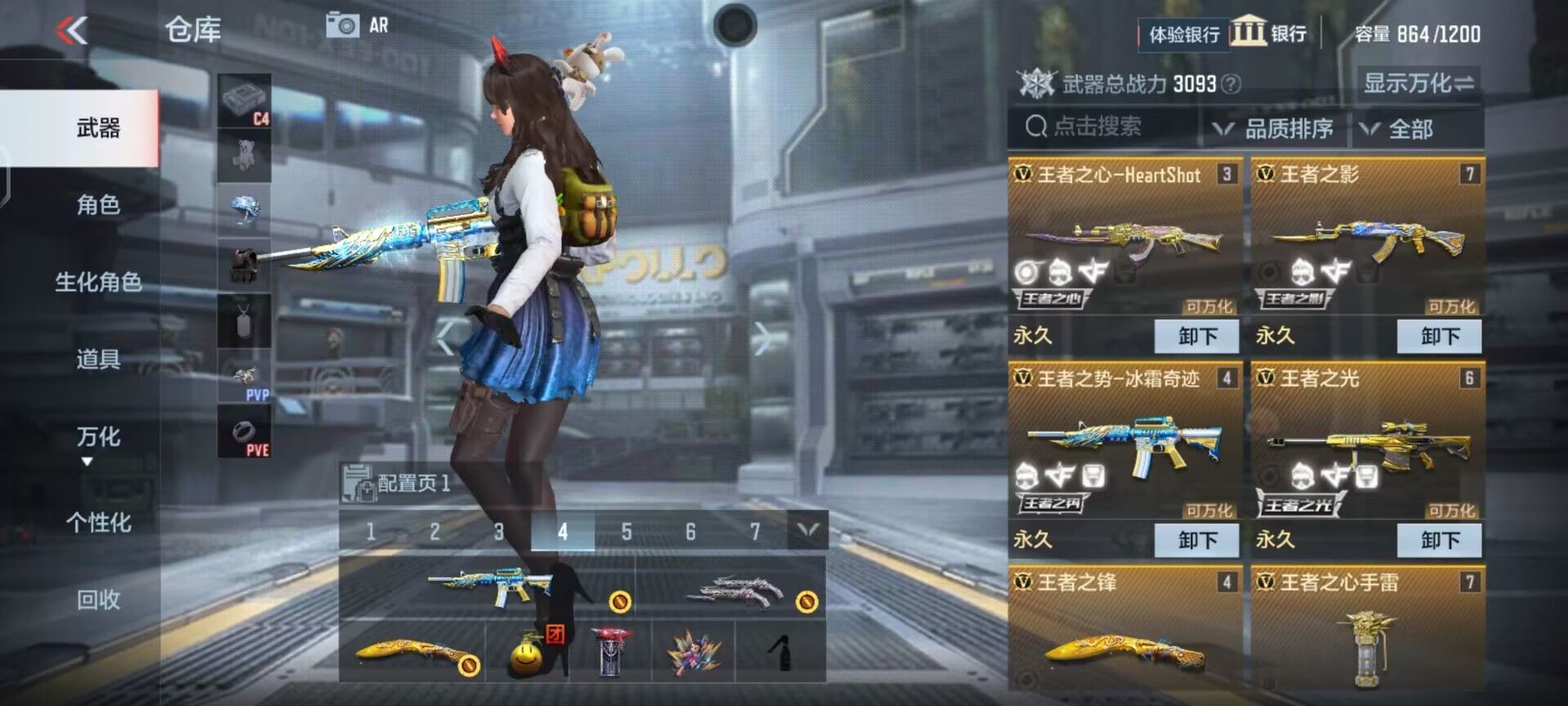Screen dimensions: 1568x706
Task: Open the weapon power 3093 help tooltip
Action: pyautogui.click(x=1230, y=83)
